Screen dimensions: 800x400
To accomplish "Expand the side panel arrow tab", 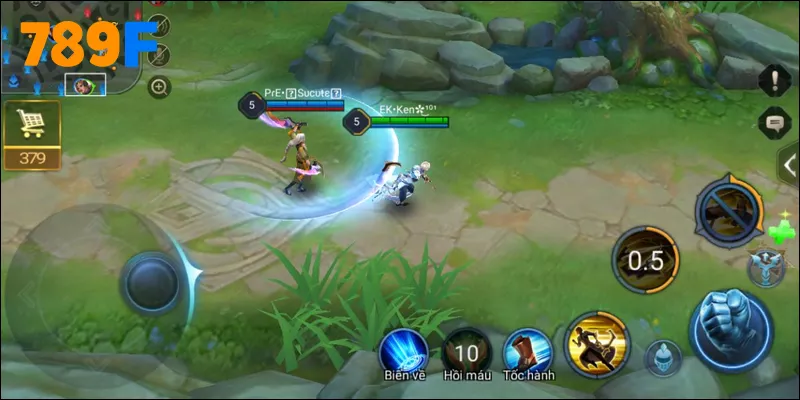I will 789,165.
